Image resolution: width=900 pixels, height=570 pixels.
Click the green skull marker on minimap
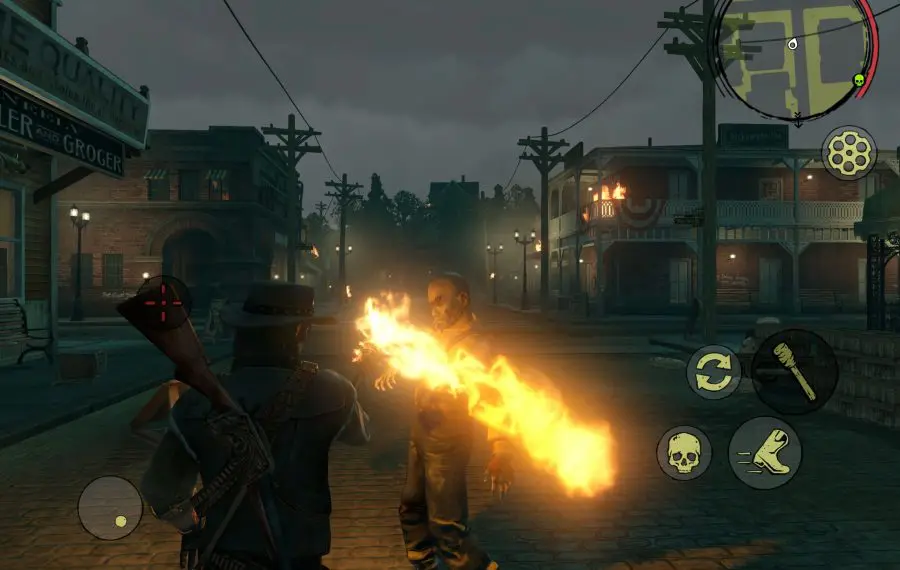click(x=858, y=80)
